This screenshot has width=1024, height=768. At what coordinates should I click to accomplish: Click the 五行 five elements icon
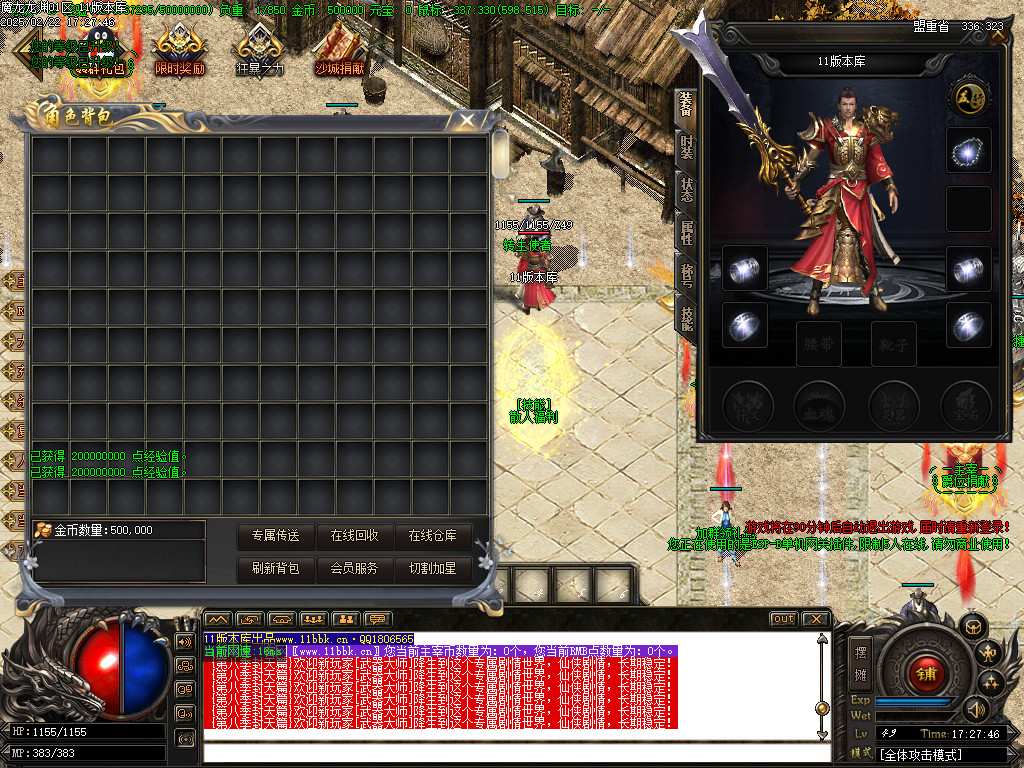[x=968, y=96]
